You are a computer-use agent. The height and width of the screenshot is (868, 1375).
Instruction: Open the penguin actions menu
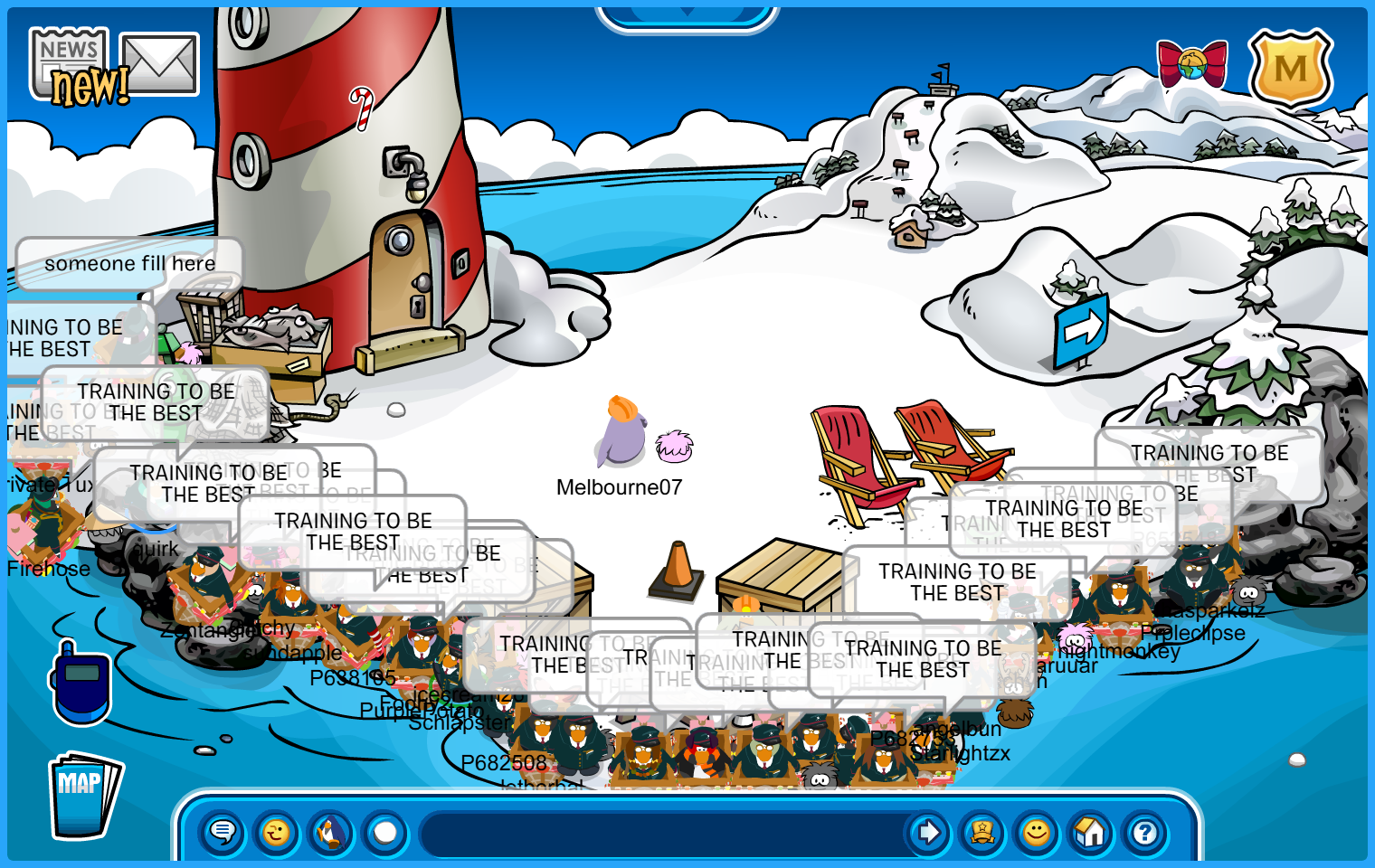click(331, 832)
